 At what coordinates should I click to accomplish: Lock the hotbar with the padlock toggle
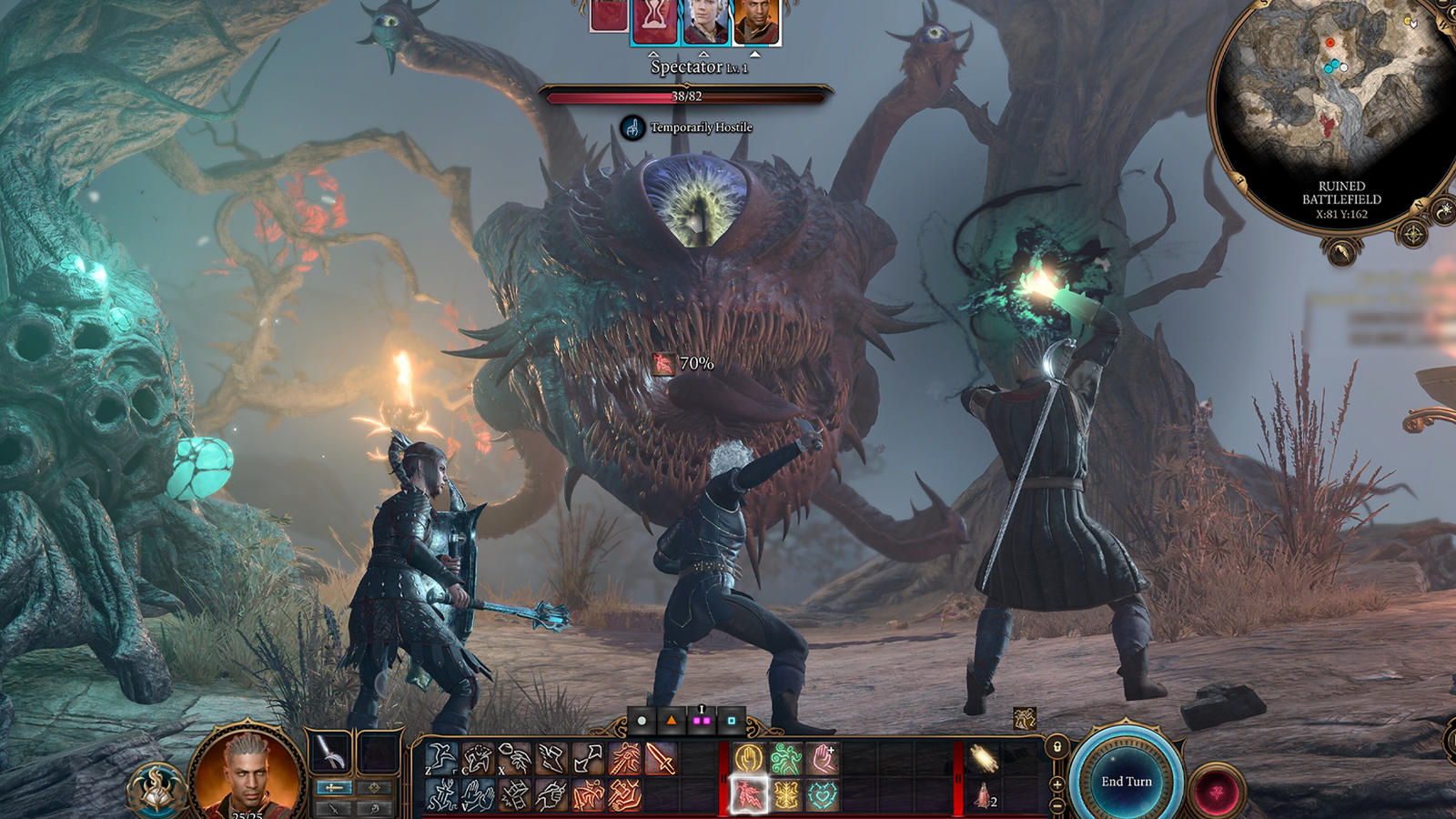click(x=1057, y=748)
